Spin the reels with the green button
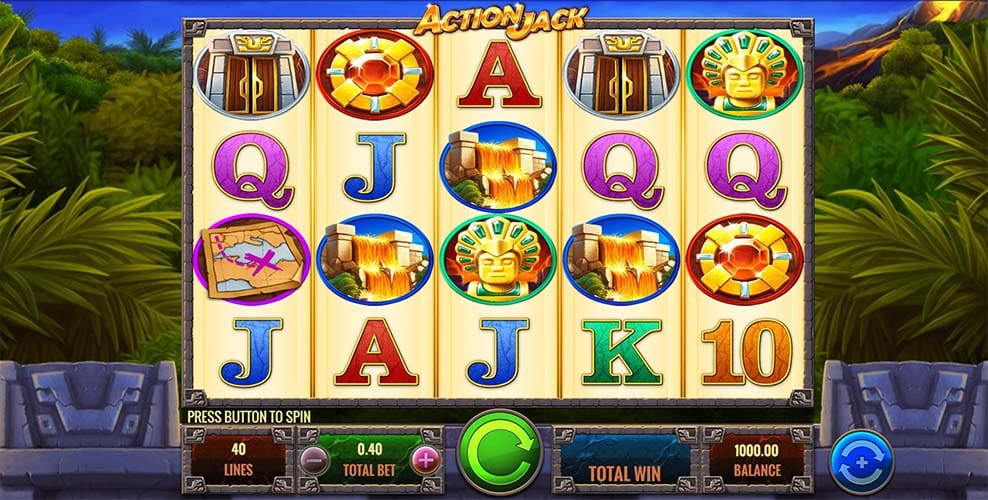Viewport: 988px width, 500px height. click(499, 453)
